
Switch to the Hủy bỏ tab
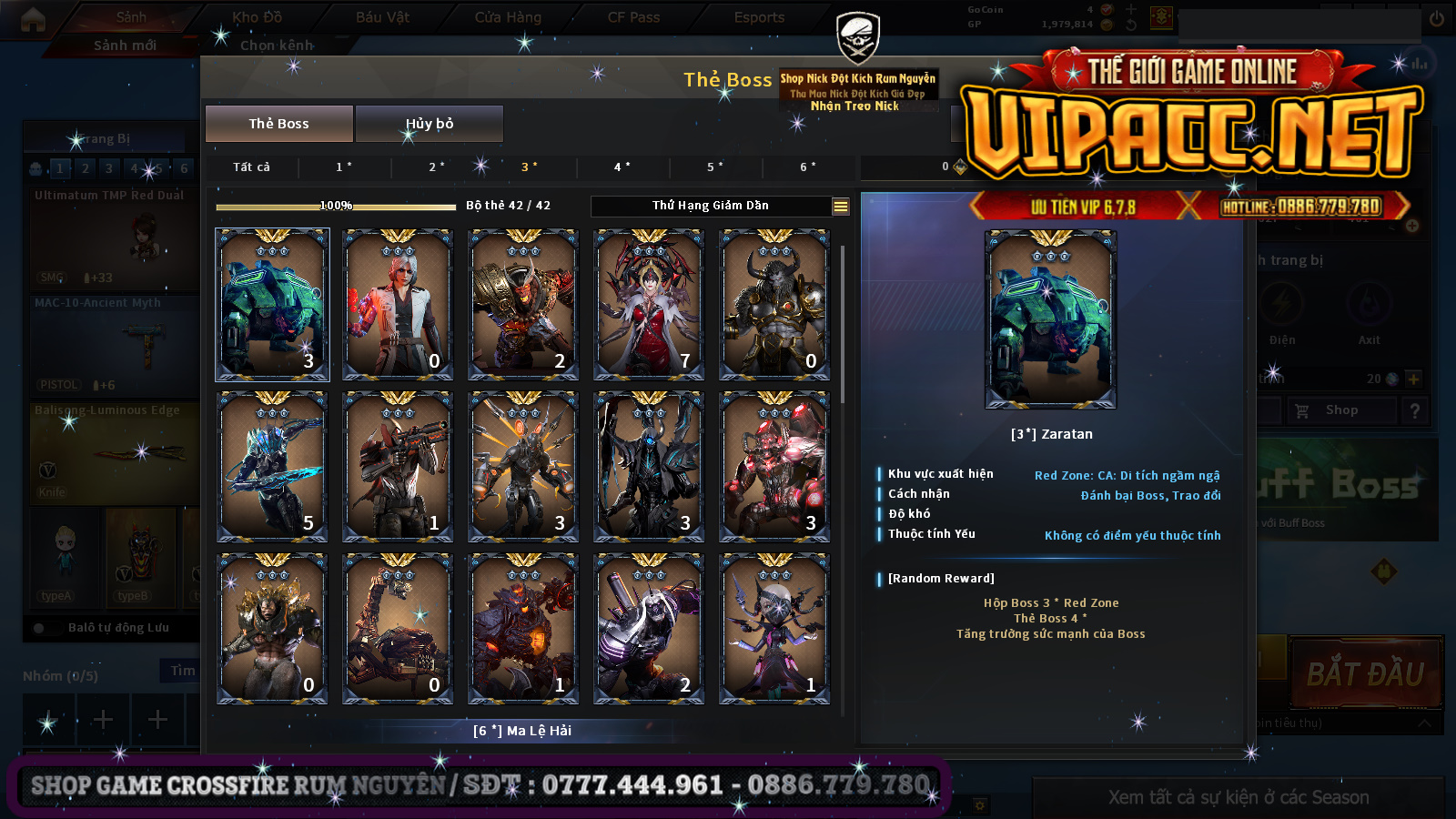tap(429, 124)
